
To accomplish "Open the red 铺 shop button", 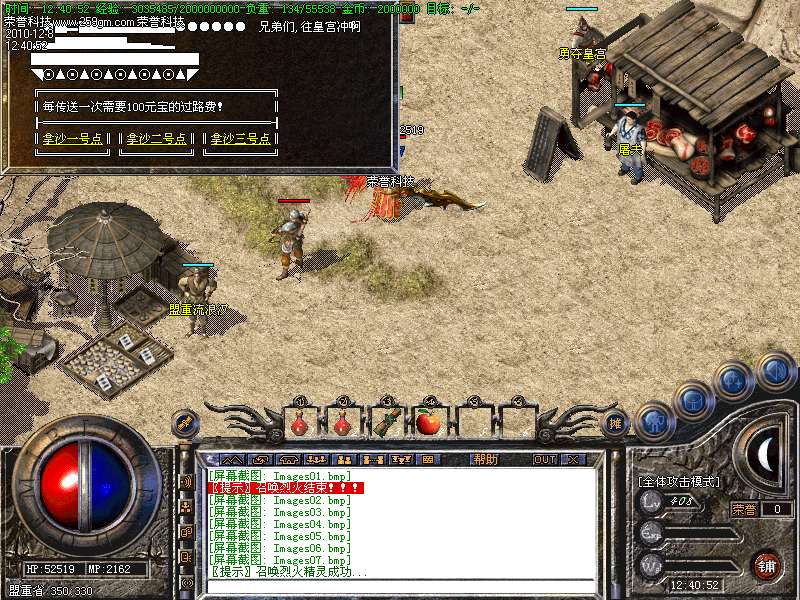I will [x=766, y=564].
